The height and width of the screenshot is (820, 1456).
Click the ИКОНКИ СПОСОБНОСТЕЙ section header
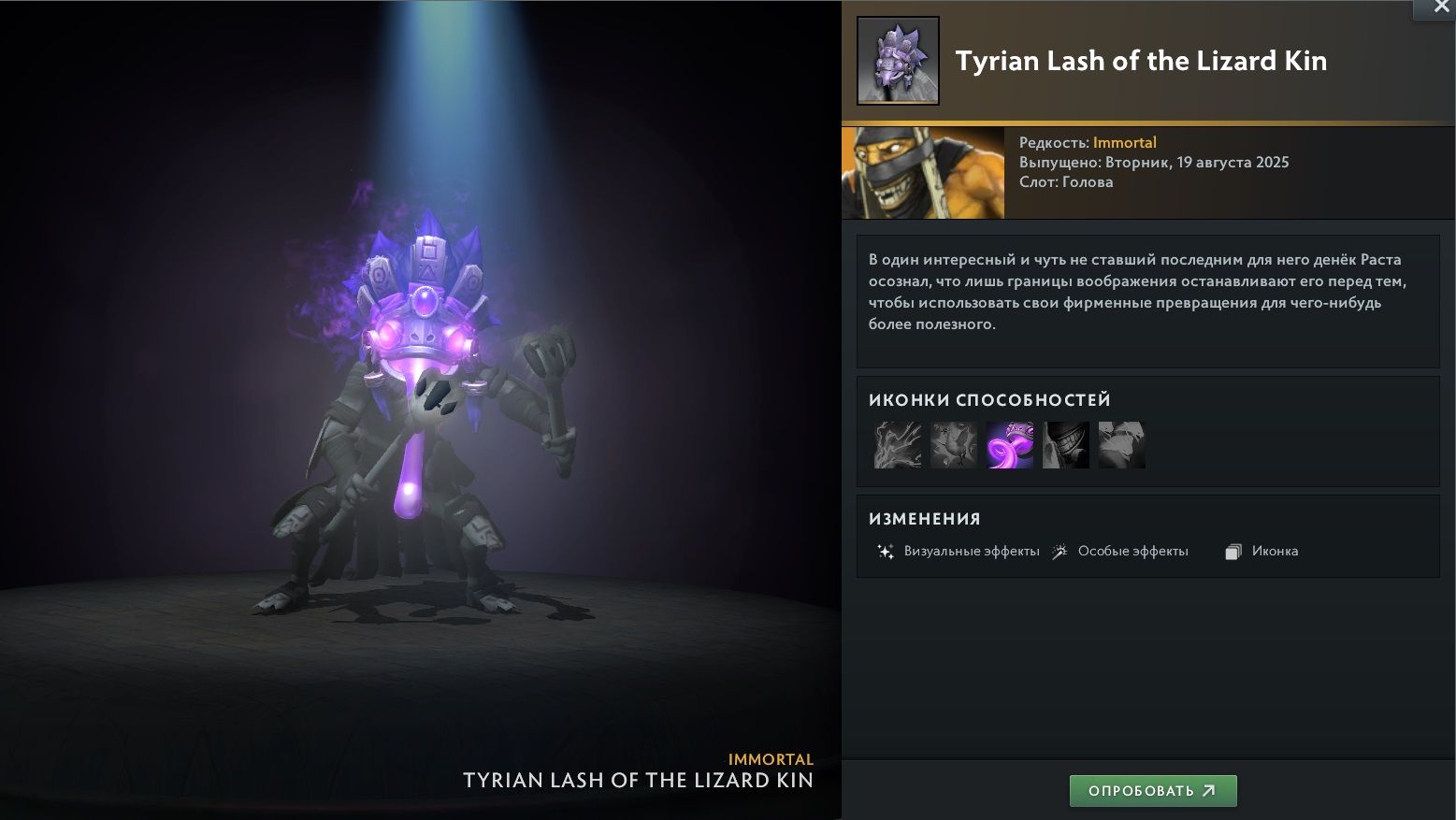click(989, 399)
